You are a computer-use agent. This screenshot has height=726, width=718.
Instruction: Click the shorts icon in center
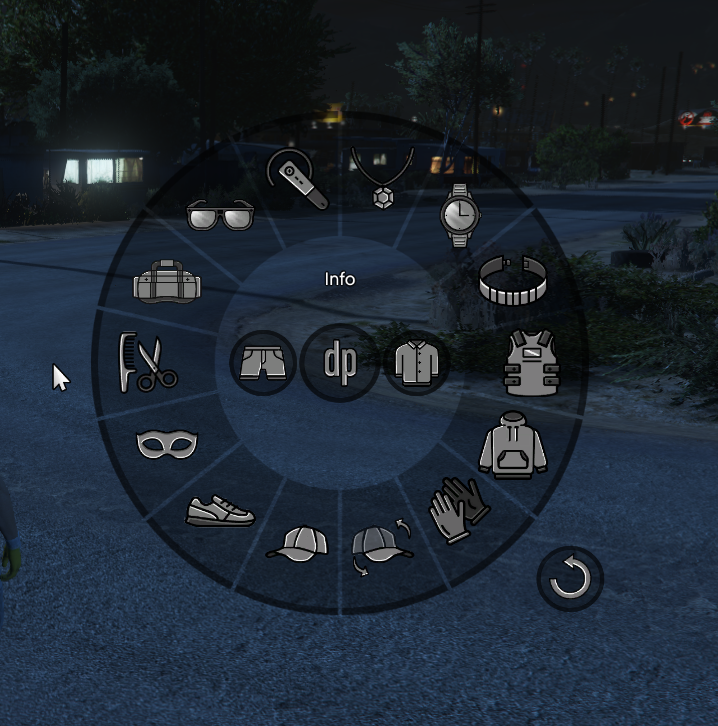[x=263, y=362]
